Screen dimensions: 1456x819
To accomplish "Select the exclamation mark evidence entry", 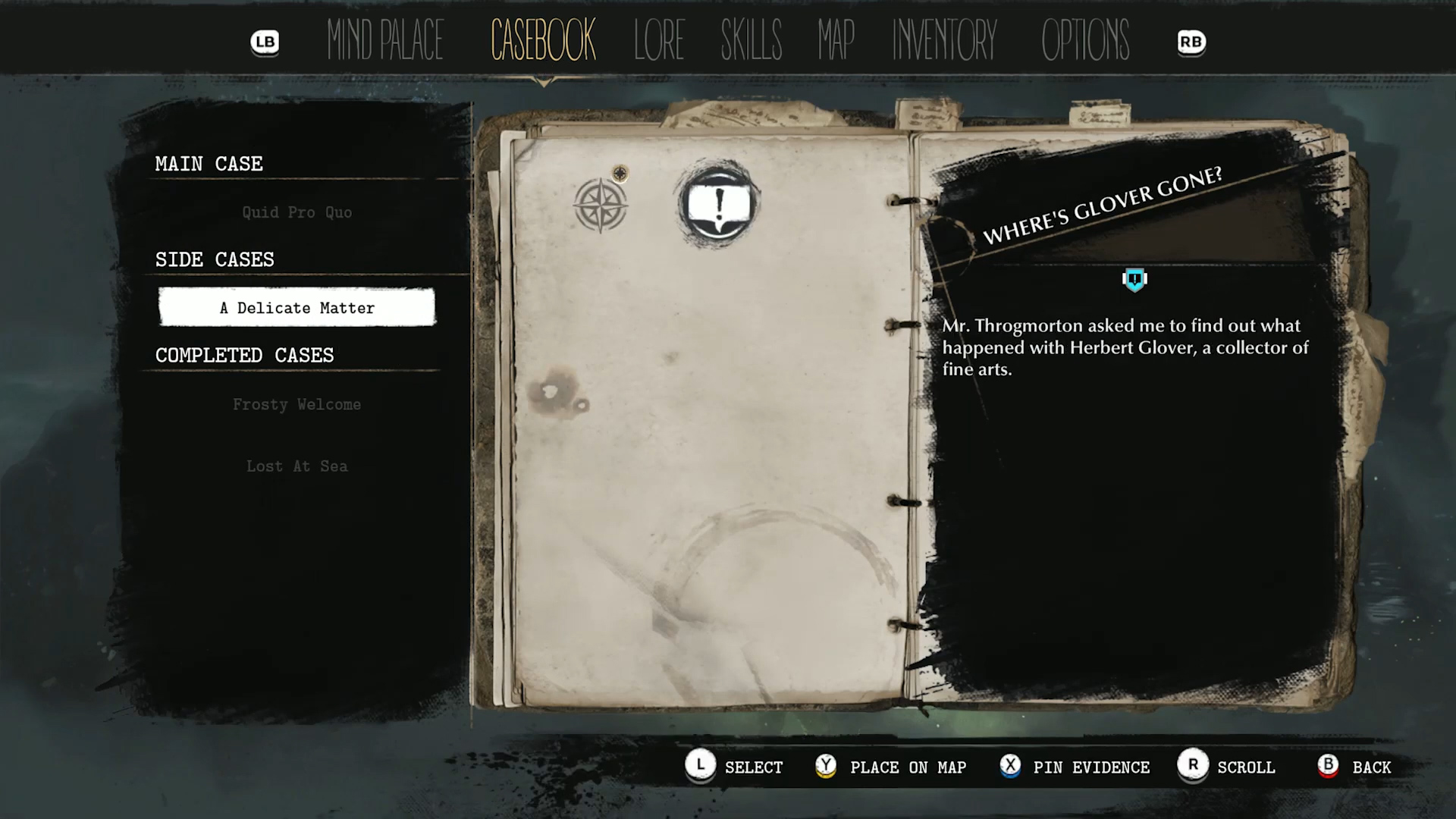I will coord(718,205).
